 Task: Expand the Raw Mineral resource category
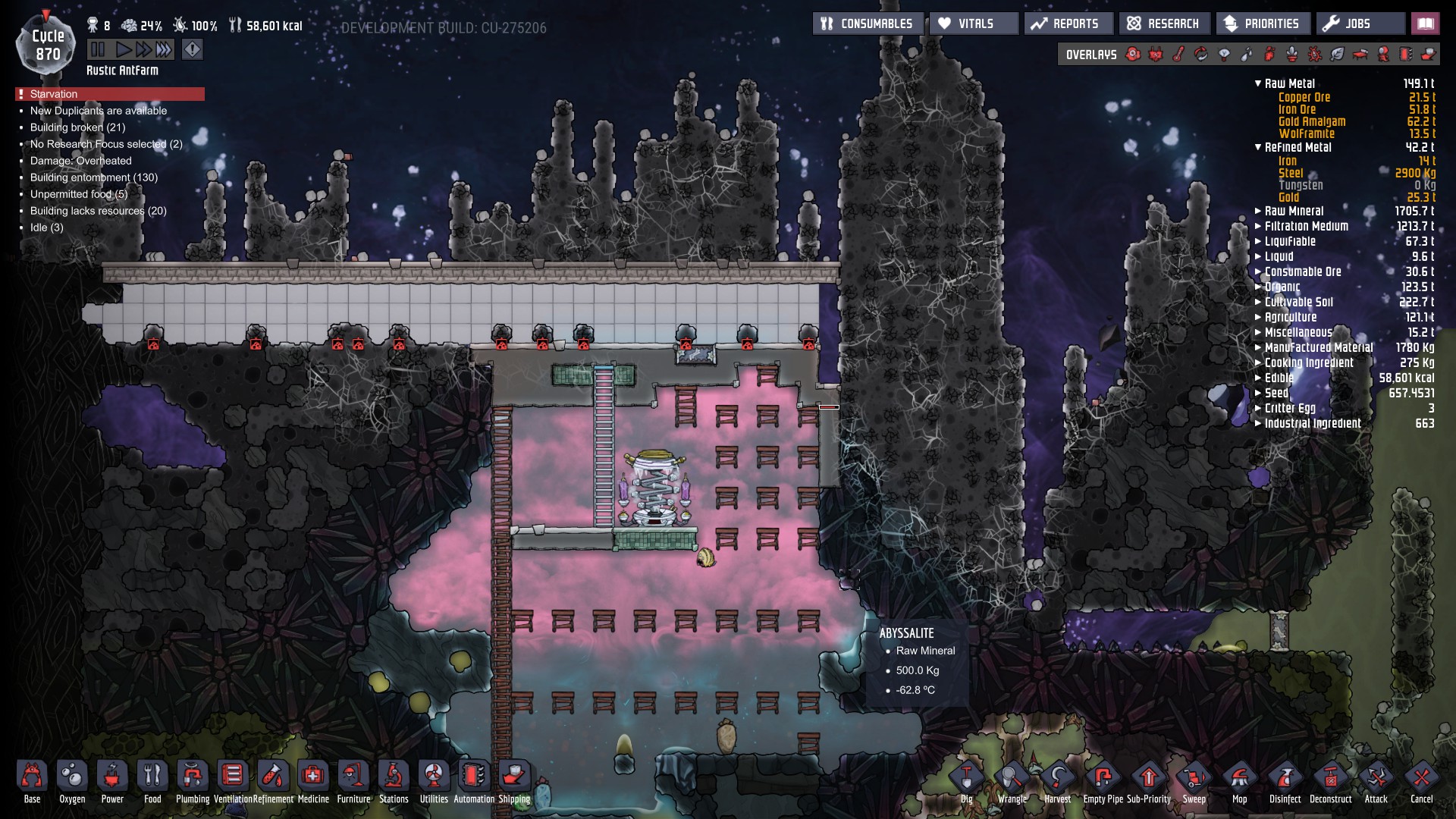click(1259, 211)
